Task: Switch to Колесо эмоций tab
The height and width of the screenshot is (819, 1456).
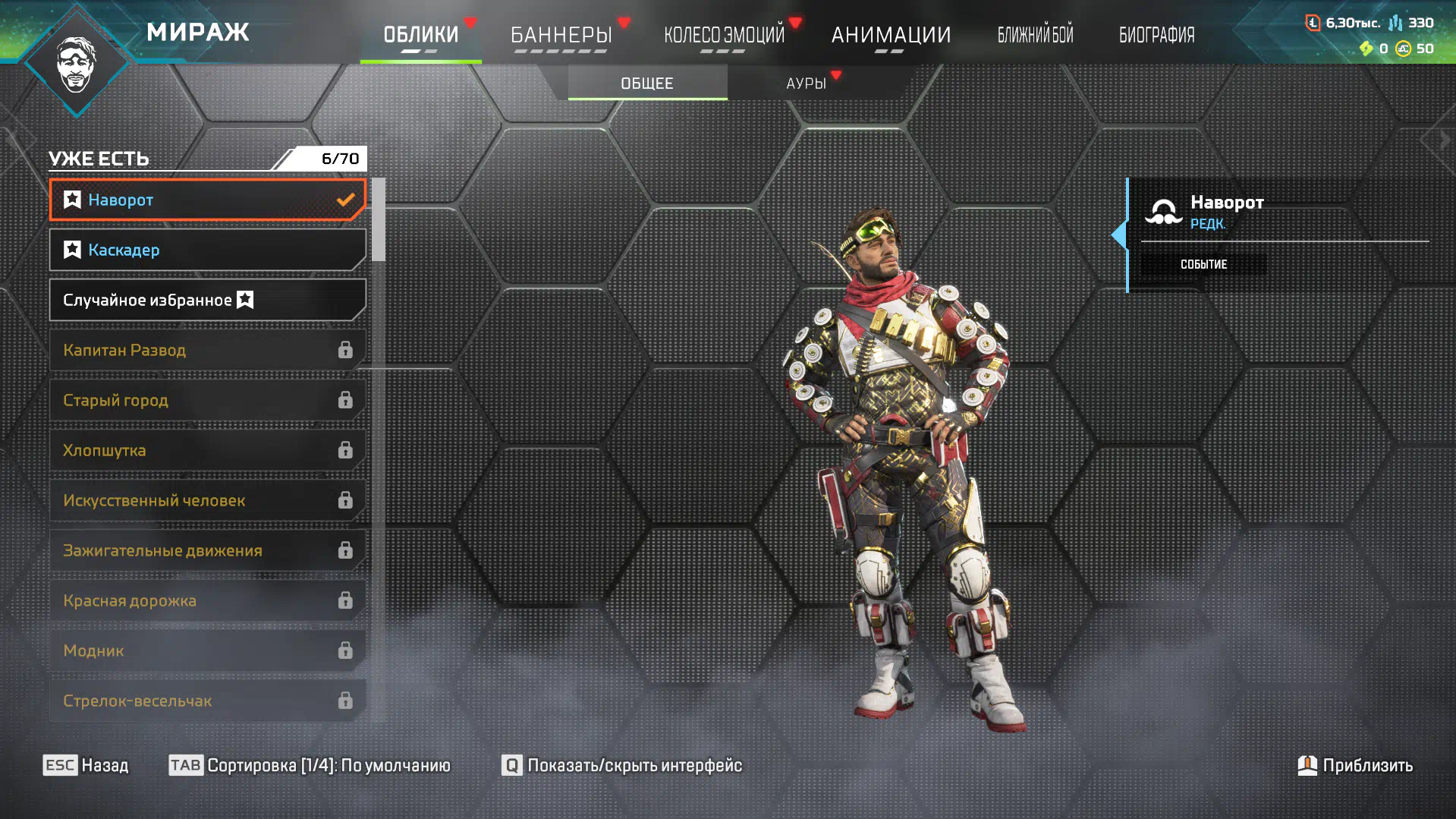Action: [724, 35]
